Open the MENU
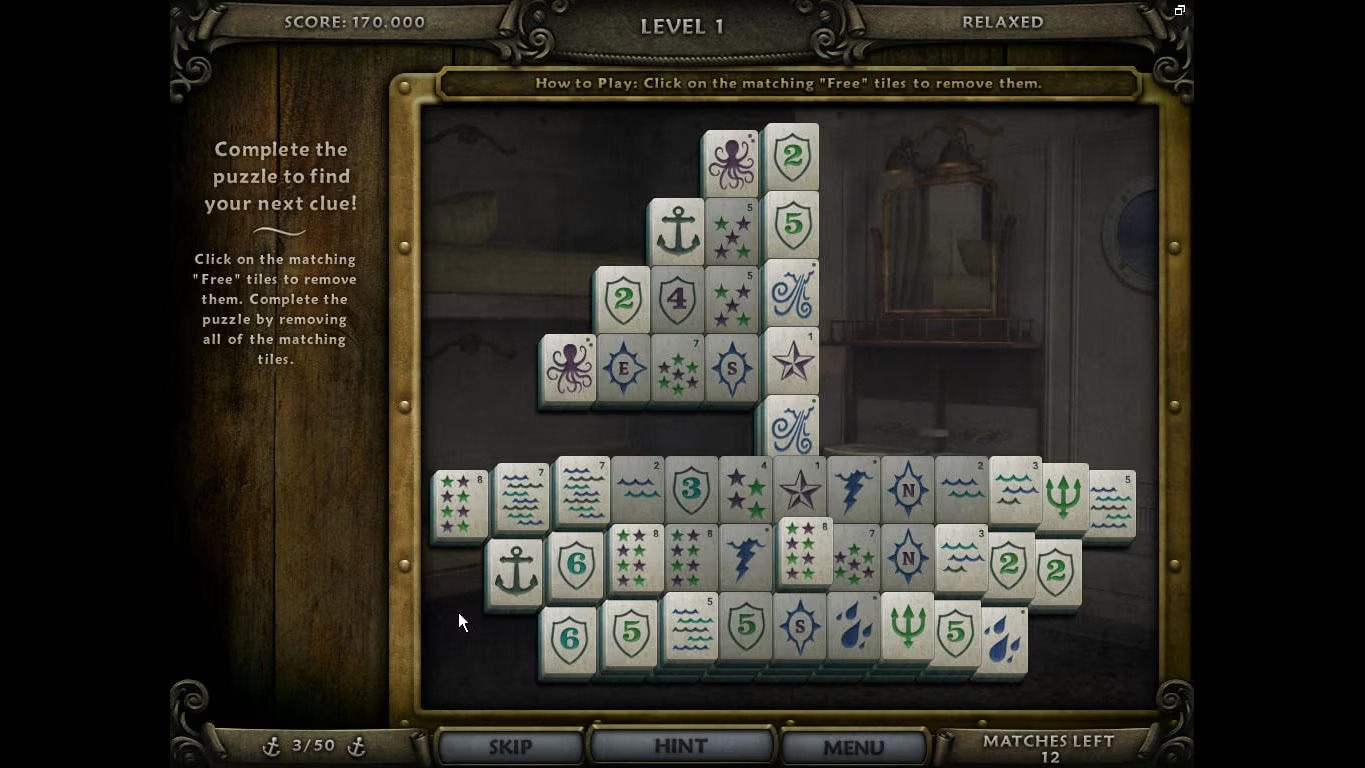 tap(853, 746)
